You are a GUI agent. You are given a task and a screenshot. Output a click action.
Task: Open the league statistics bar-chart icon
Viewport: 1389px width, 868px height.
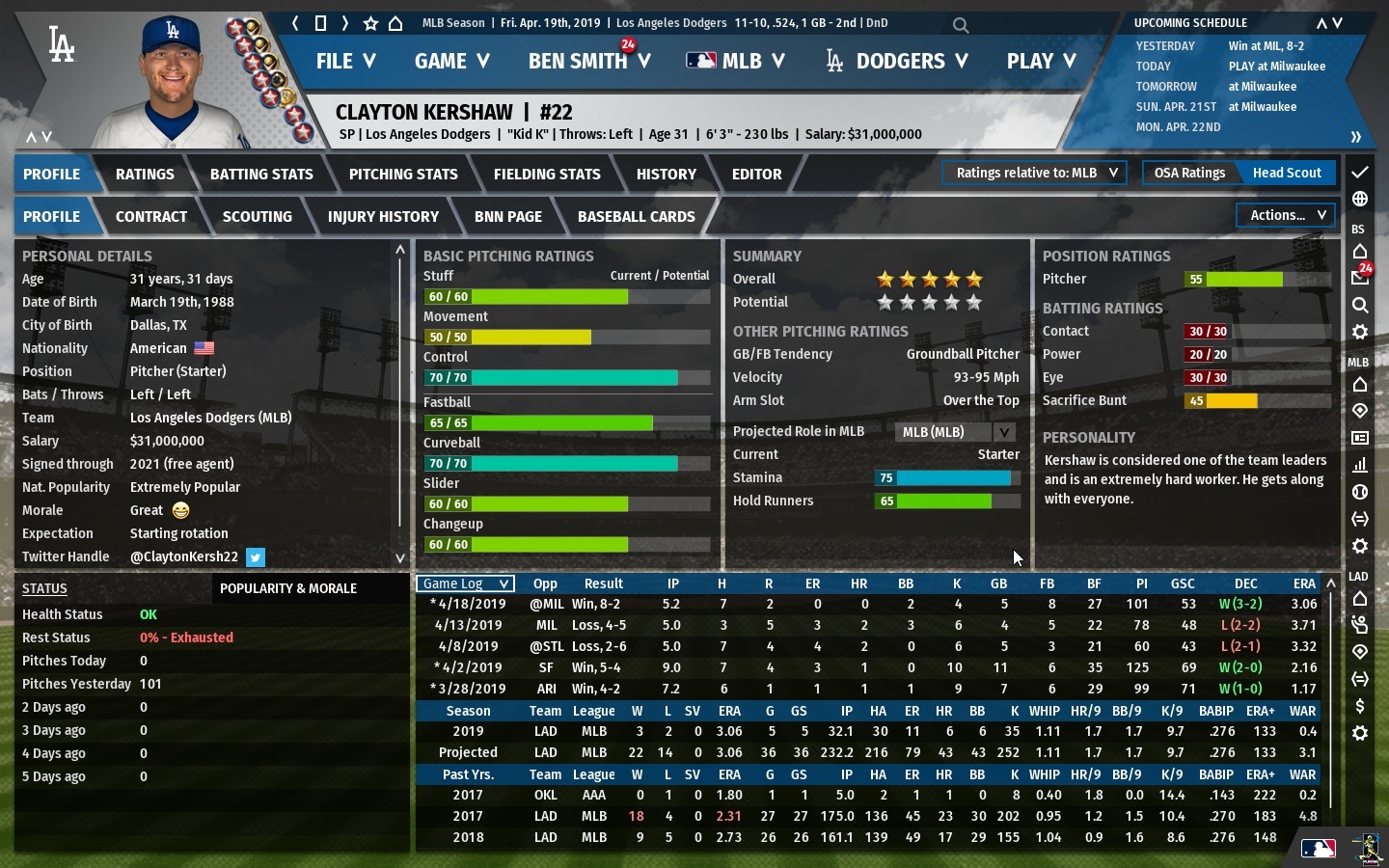pos(1360,464)
